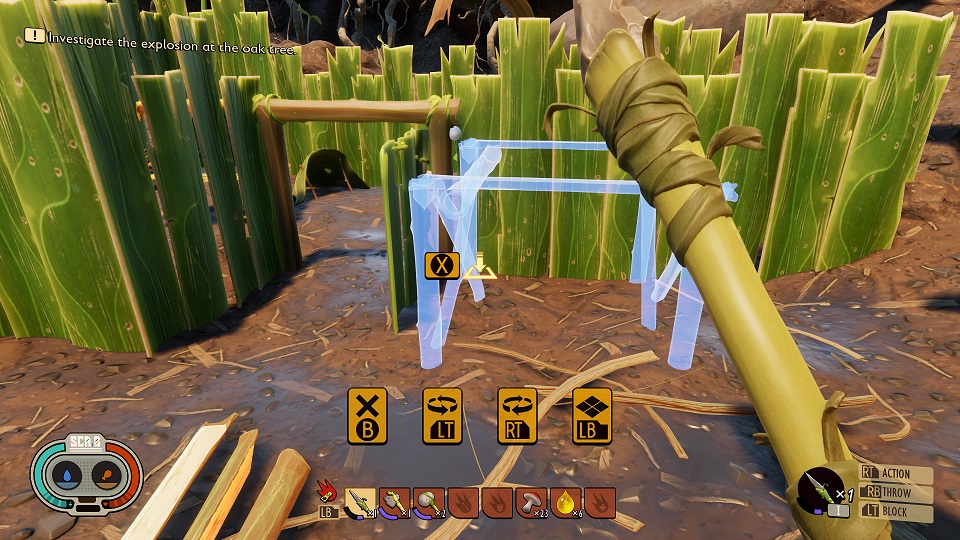Select the mushroom stack in hotbar
The image size is (960, 540).
531,501
